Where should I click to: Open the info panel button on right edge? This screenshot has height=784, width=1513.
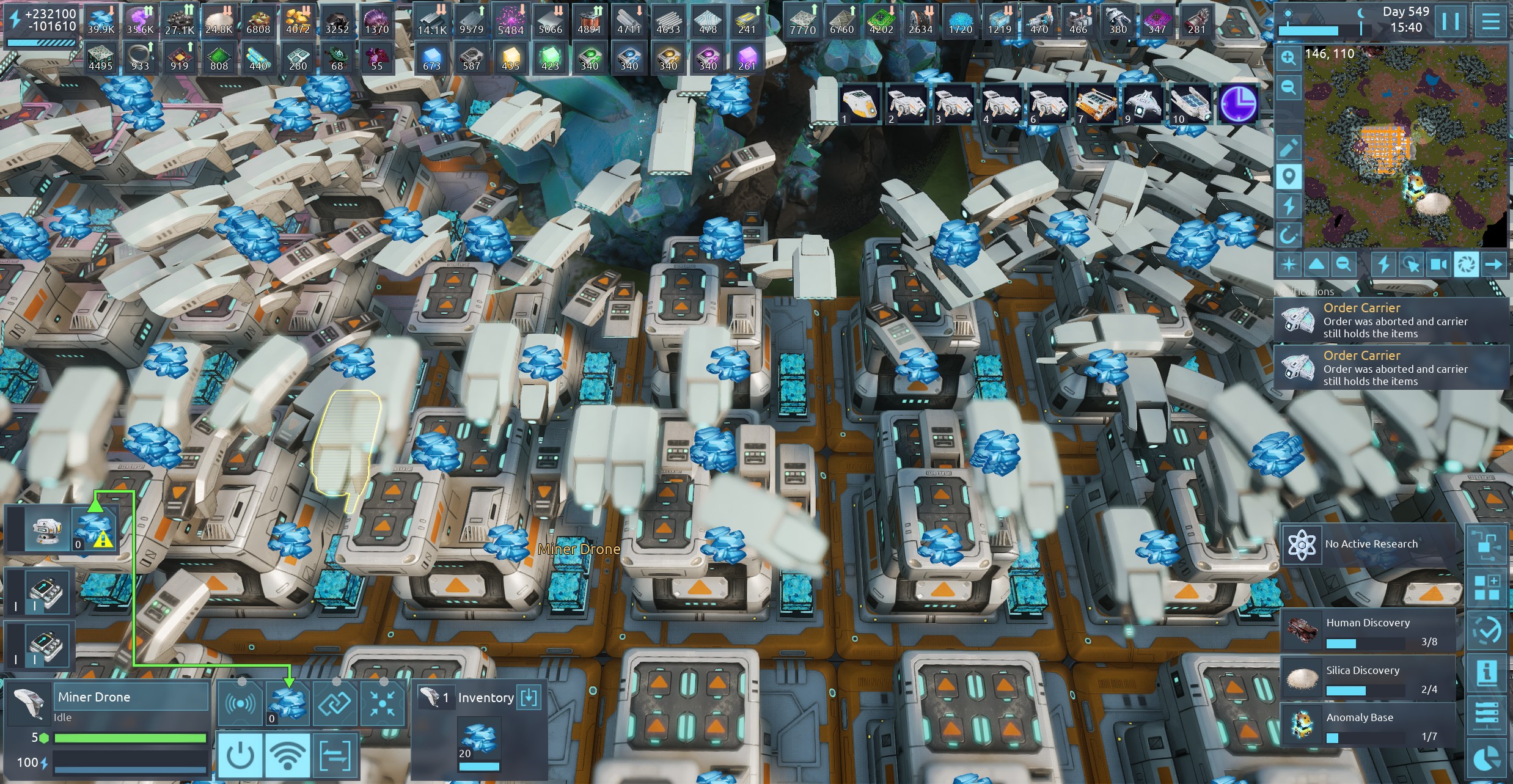1487,673
